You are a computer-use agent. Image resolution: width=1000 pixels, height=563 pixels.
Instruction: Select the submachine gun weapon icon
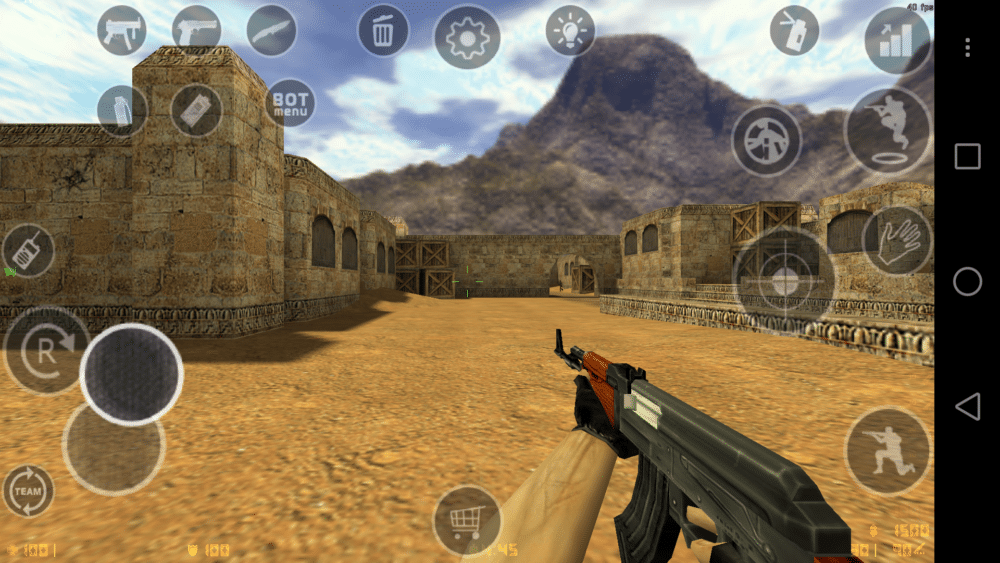point(122,30)
